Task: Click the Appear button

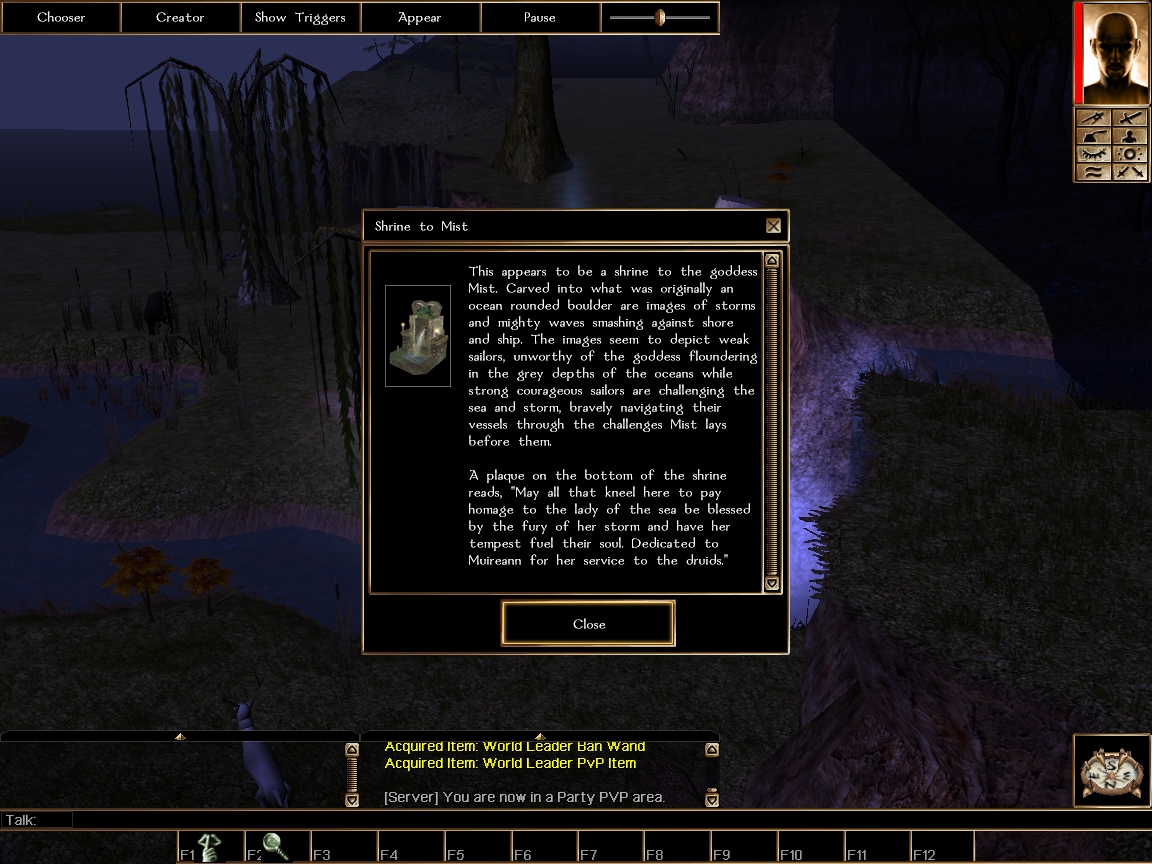Action: [420, 17]
